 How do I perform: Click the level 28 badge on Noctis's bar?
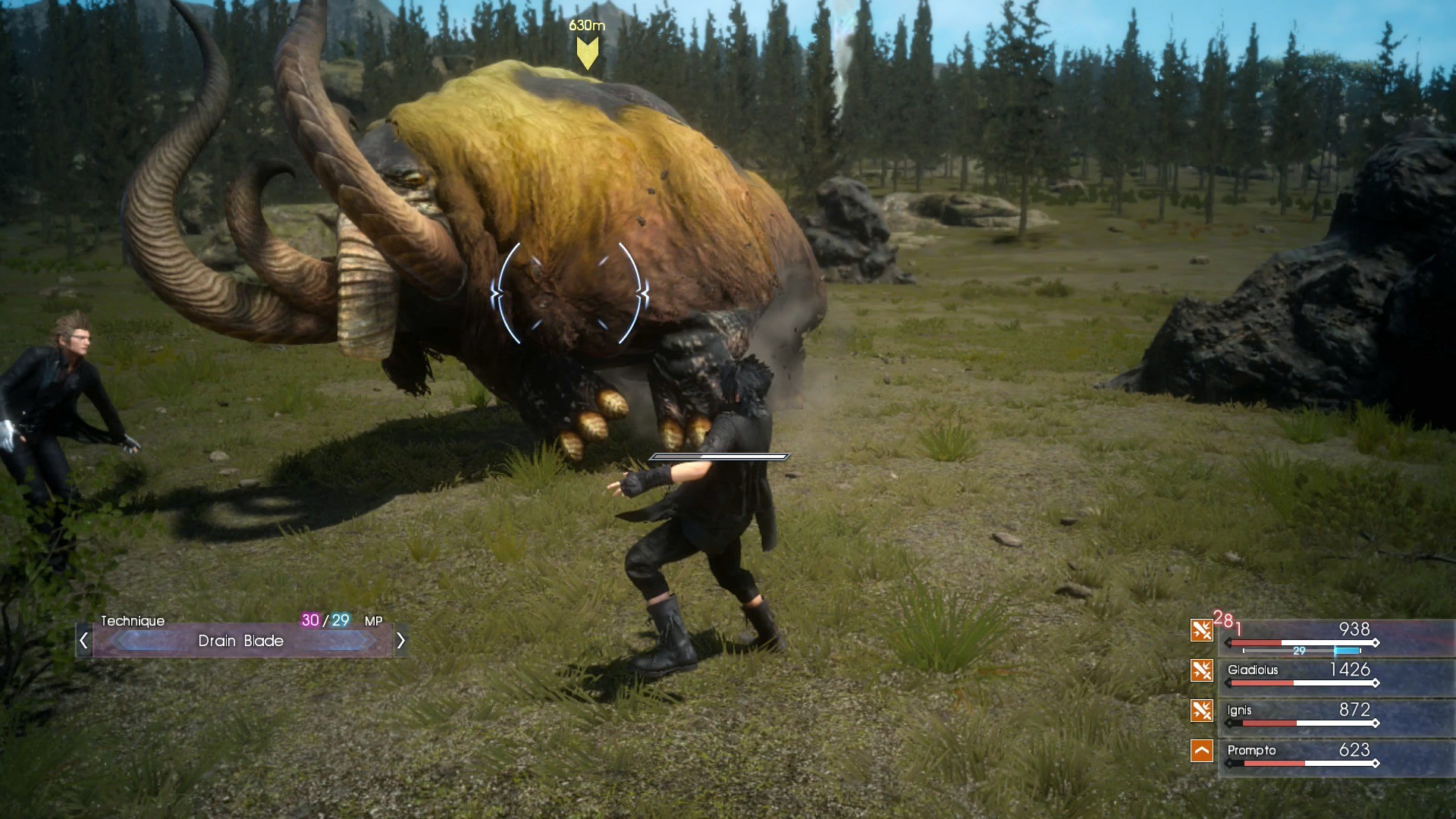(1224, 623)
